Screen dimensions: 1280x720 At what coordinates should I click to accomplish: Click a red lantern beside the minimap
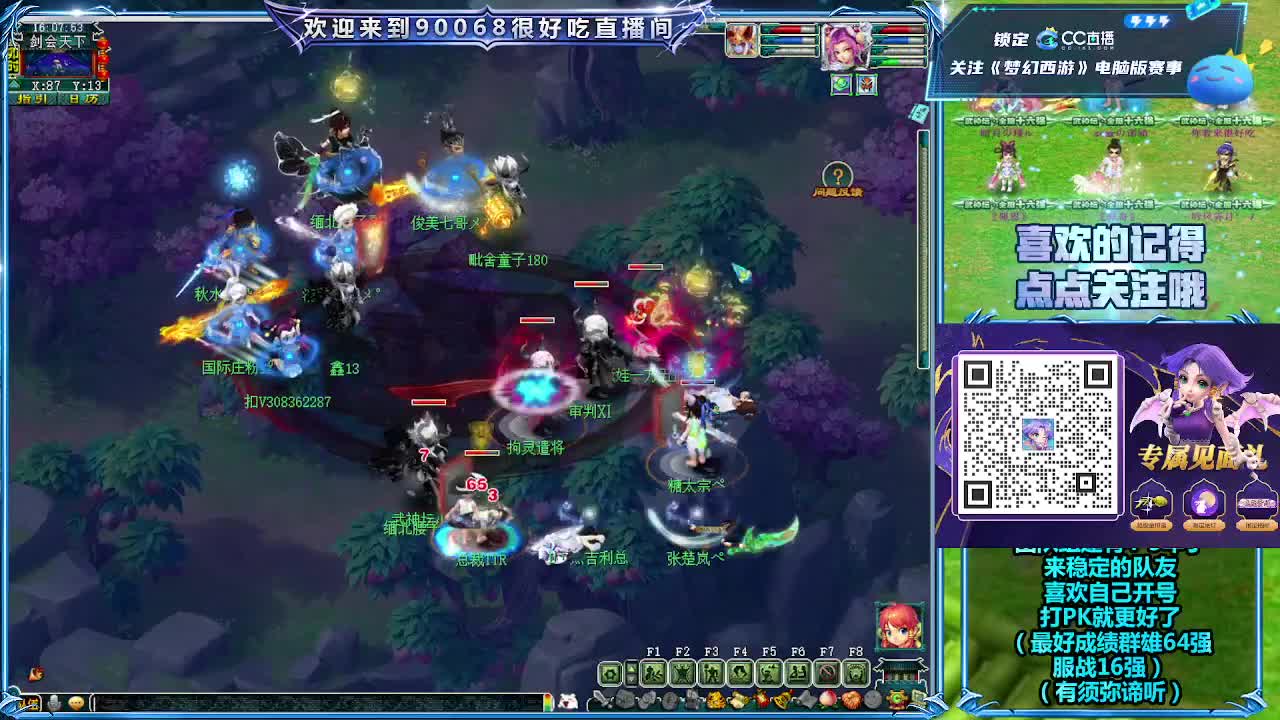[x=103, y=58]
